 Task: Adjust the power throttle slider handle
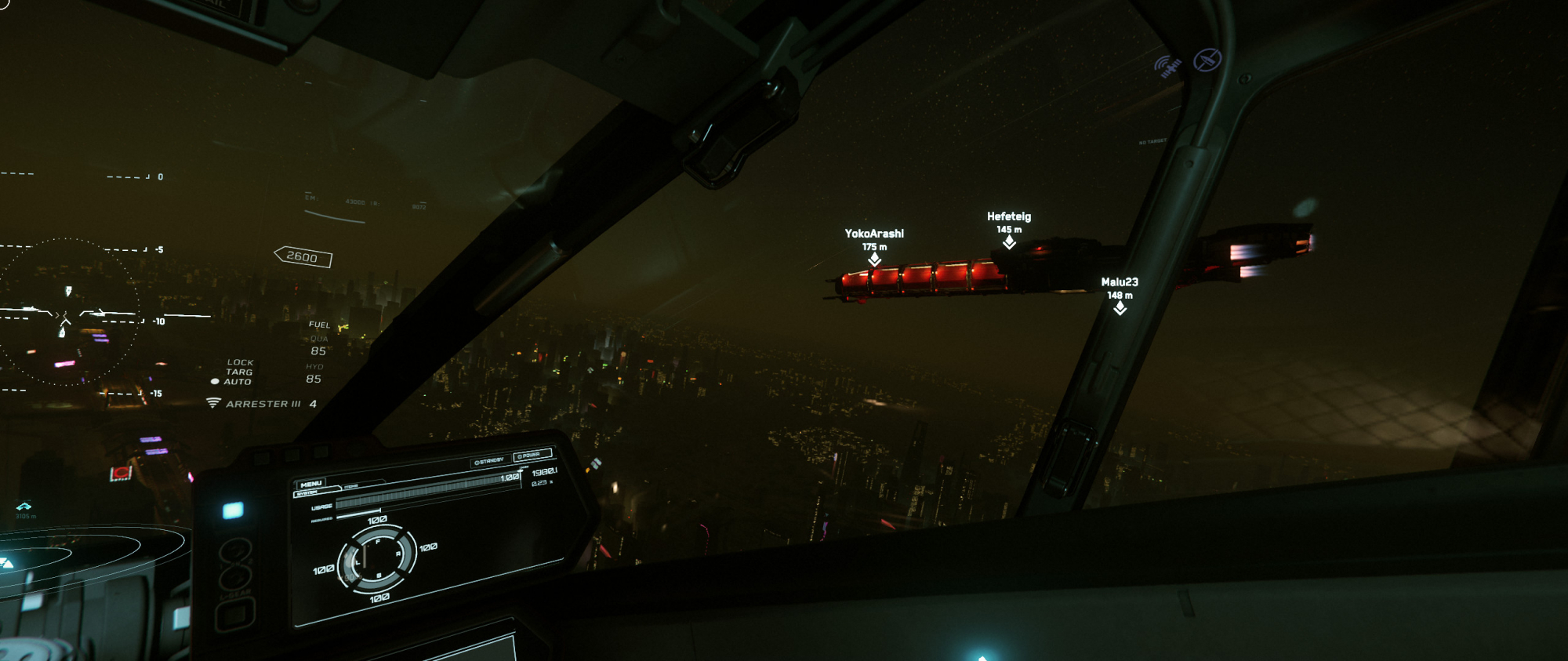pyautogui.click(x=520, y=472)
